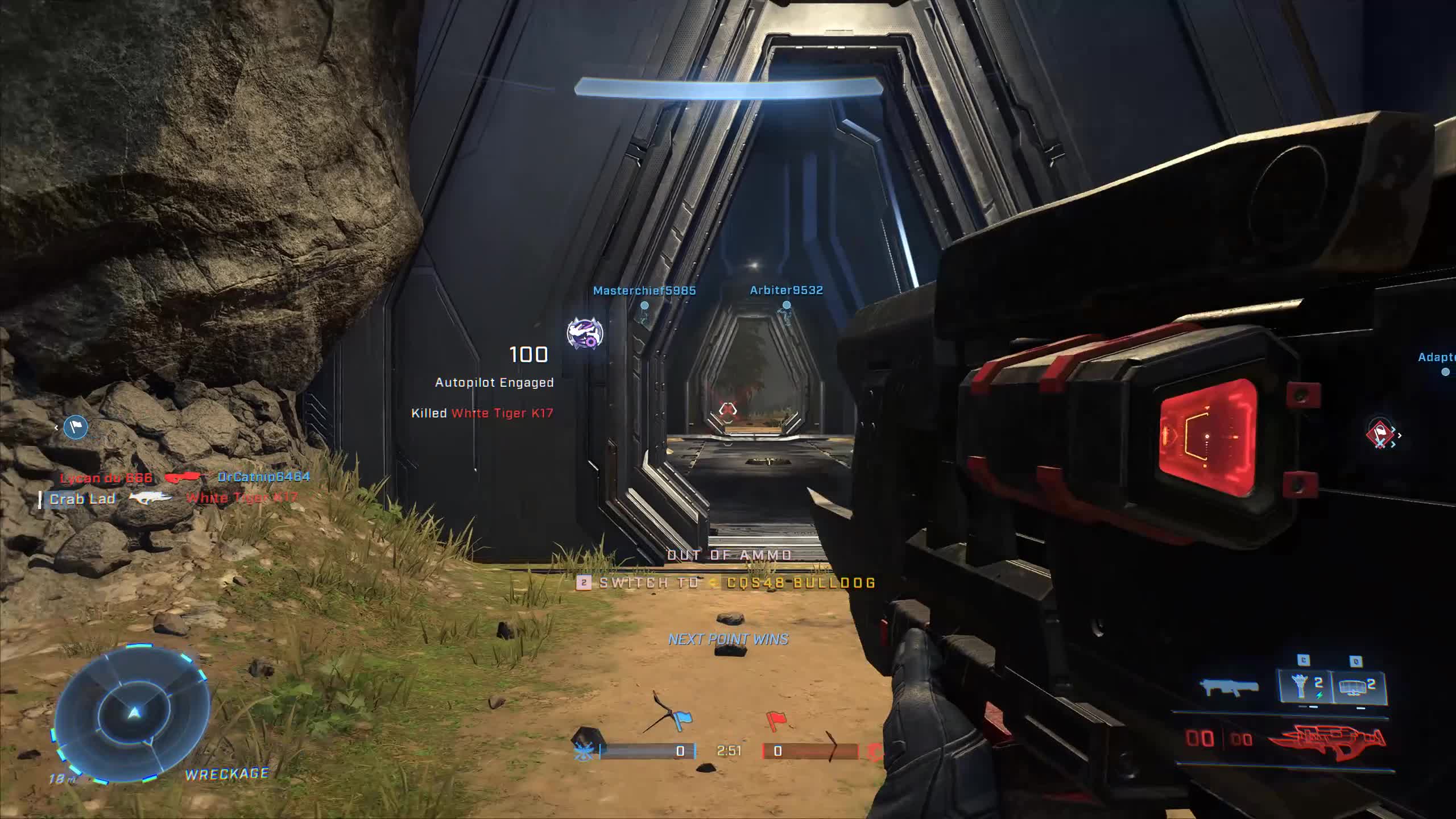
Task: Select teammate Masterchief5985's name tag
Action: coord(644,291)
